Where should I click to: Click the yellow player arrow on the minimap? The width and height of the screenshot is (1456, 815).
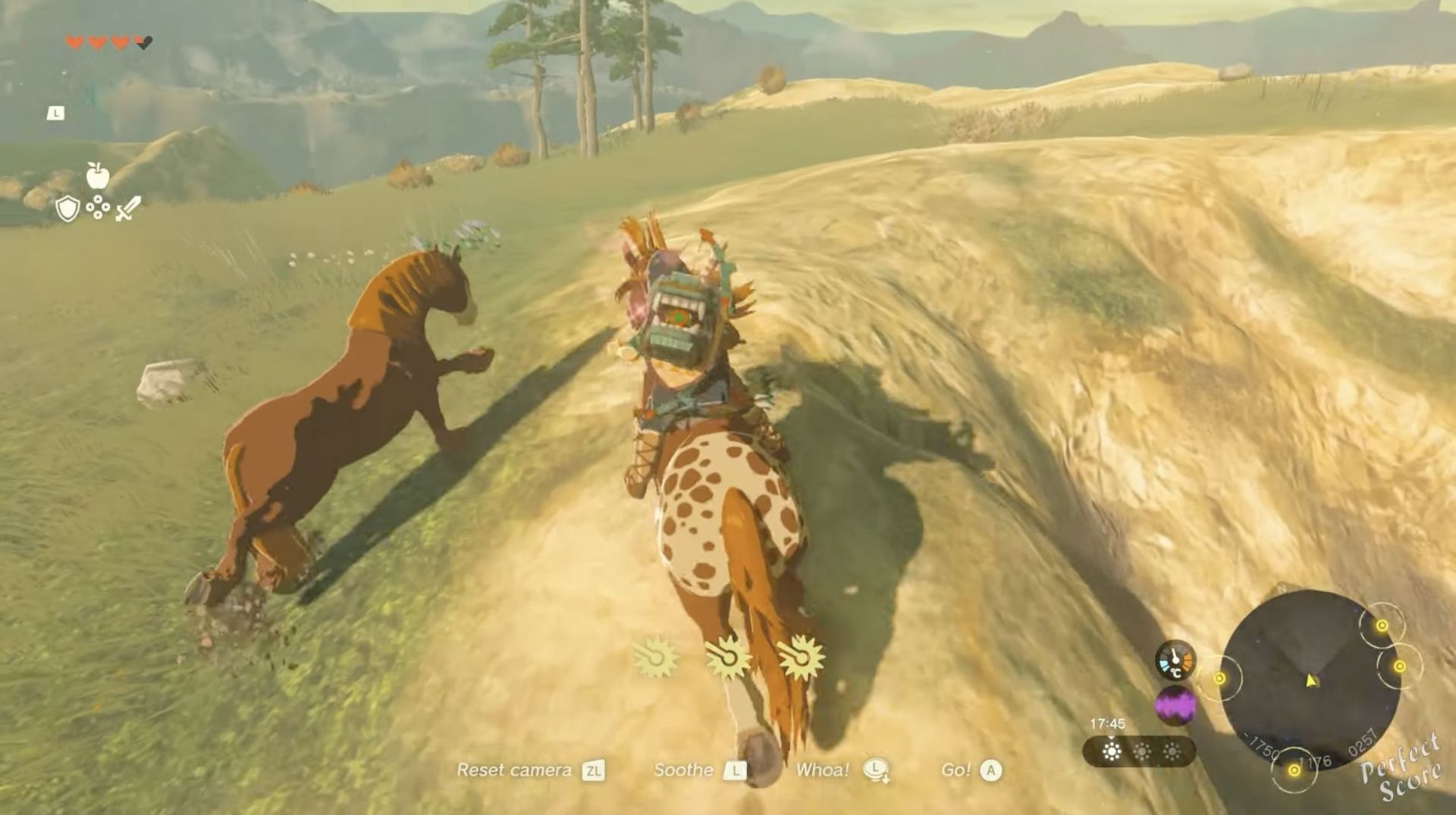[x=1310, y=680]
